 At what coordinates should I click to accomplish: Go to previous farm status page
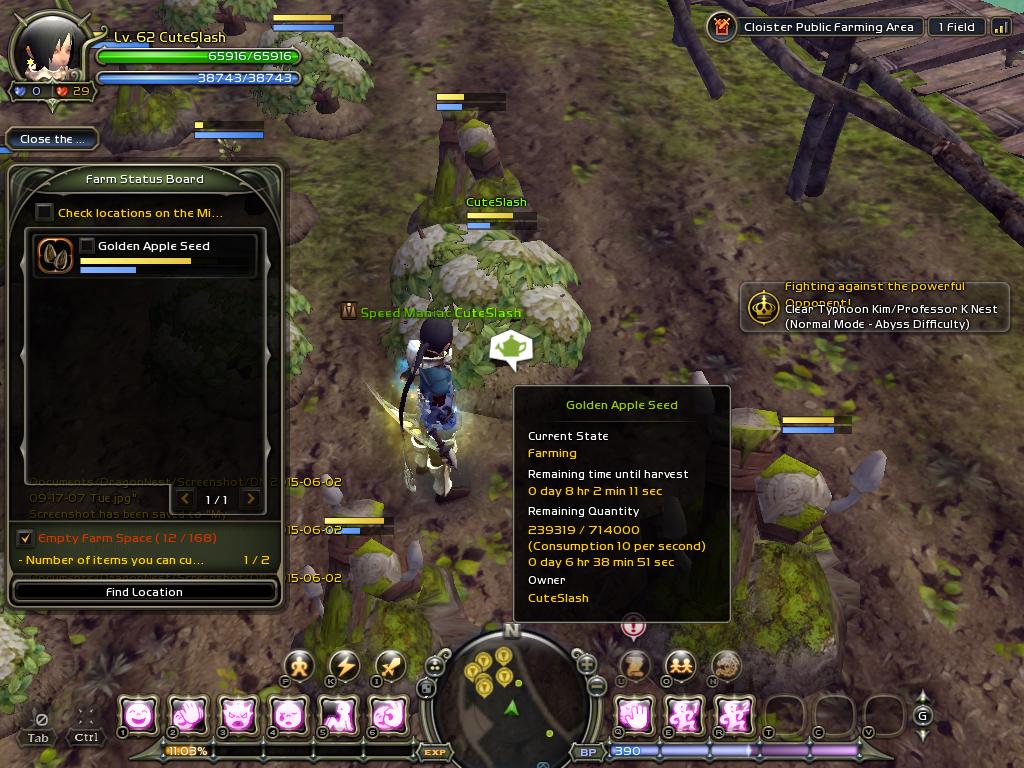[183, 499]
